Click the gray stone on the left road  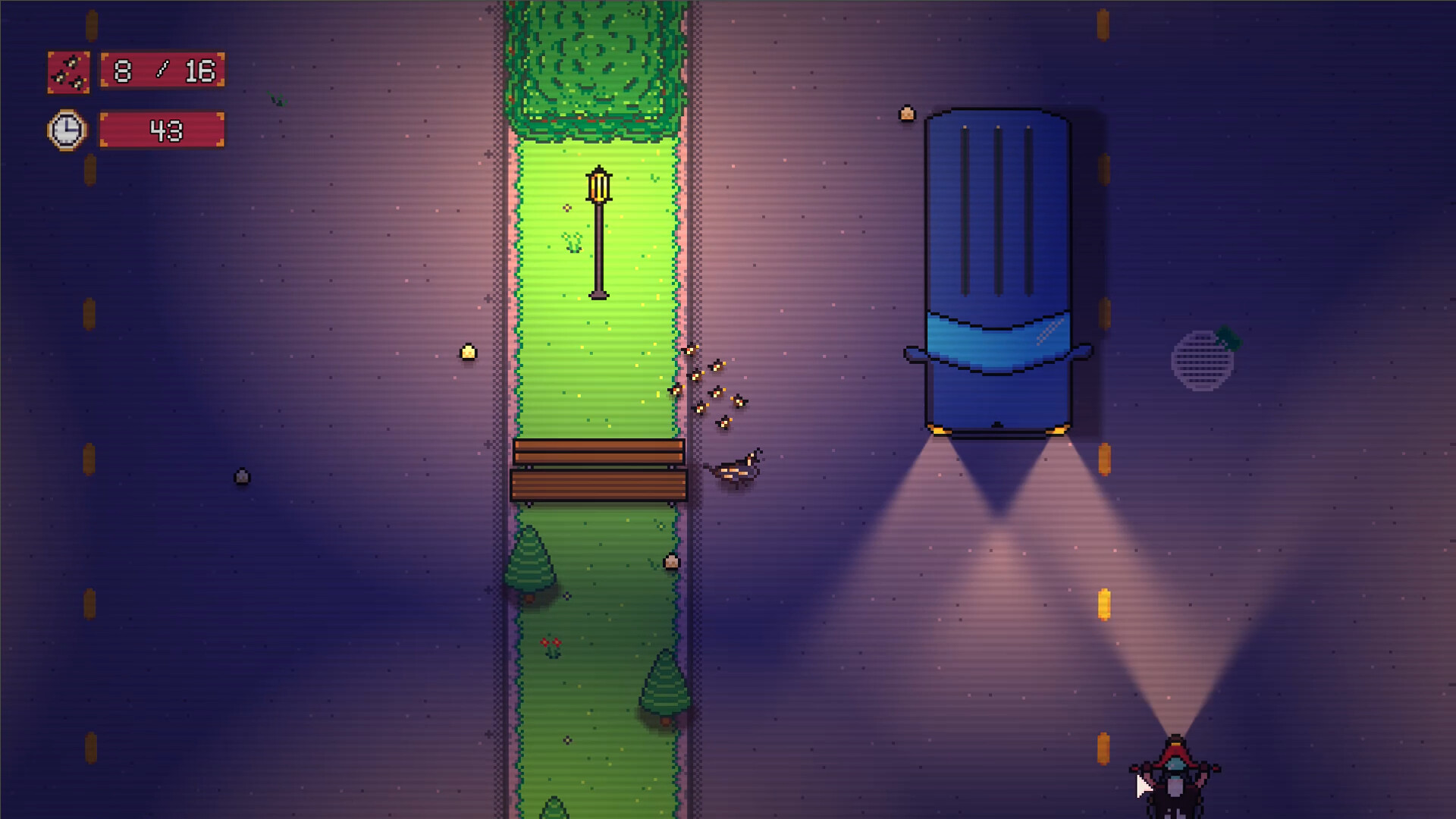[x=242, y=476]
